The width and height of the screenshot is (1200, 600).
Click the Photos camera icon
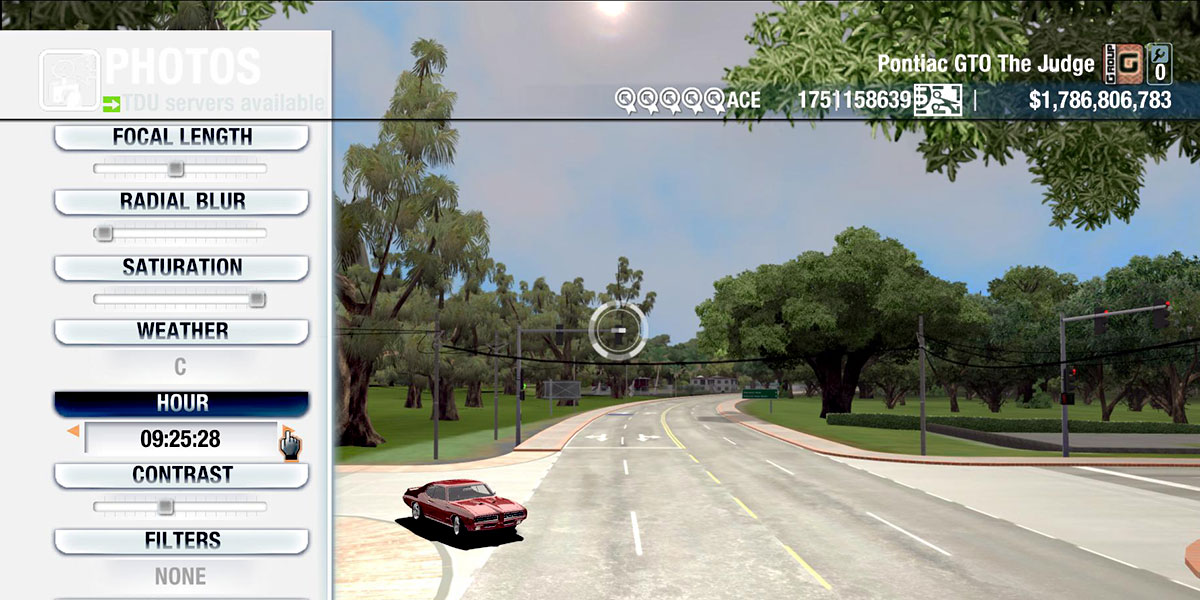[68, 79]
